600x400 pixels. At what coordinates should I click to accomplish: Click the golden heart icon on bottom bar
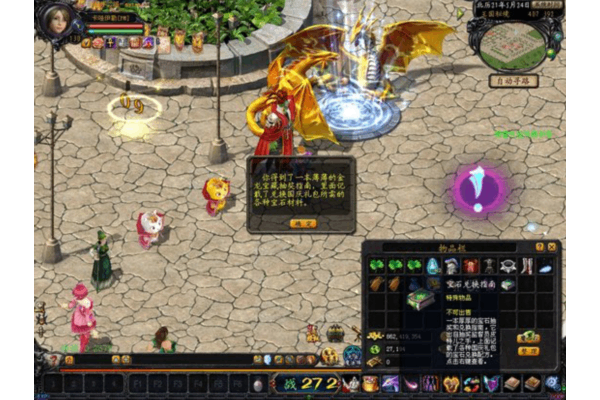click(x=452, y=383)
